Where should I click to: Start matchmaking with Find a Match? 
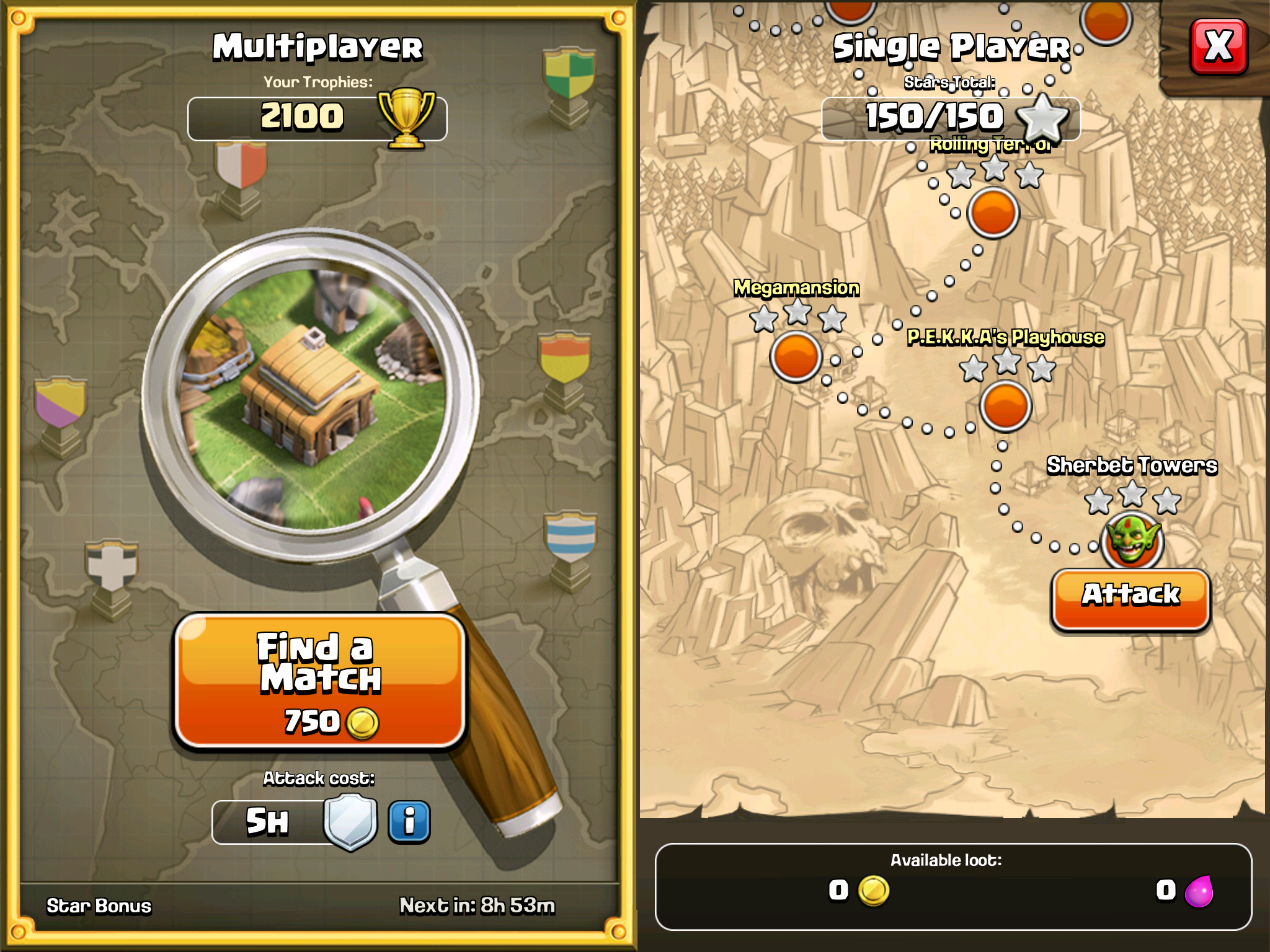coord(320,682)
